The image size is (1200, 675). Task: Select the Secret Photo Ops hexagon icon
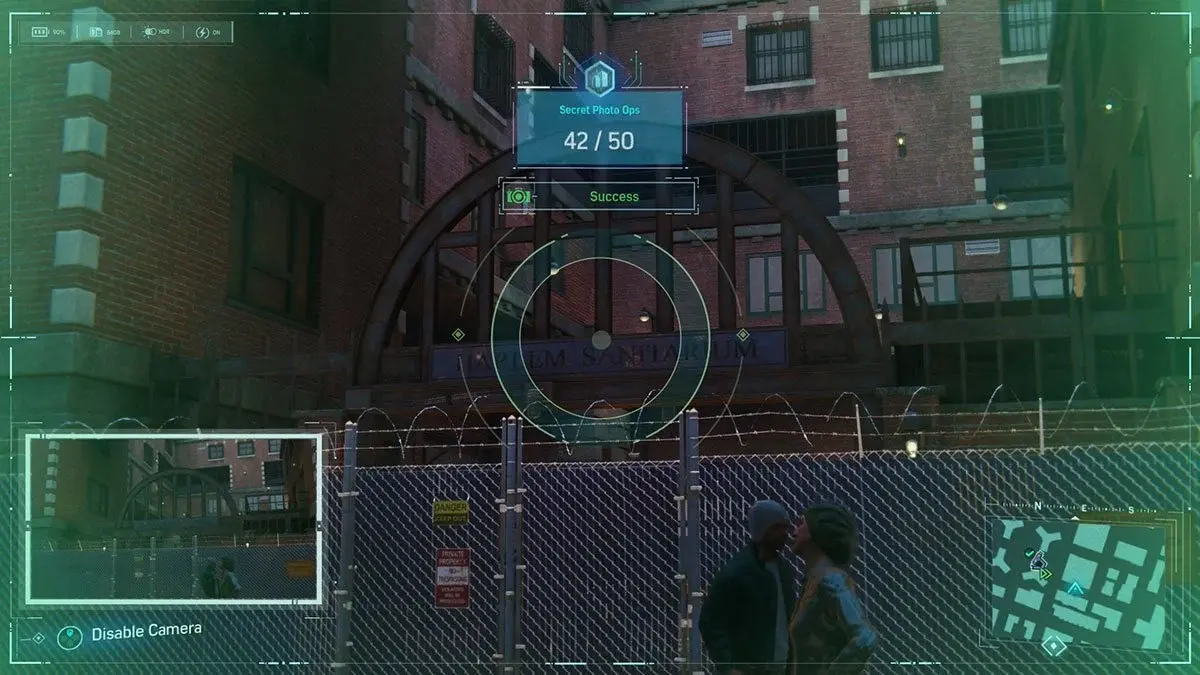[600, 75]
